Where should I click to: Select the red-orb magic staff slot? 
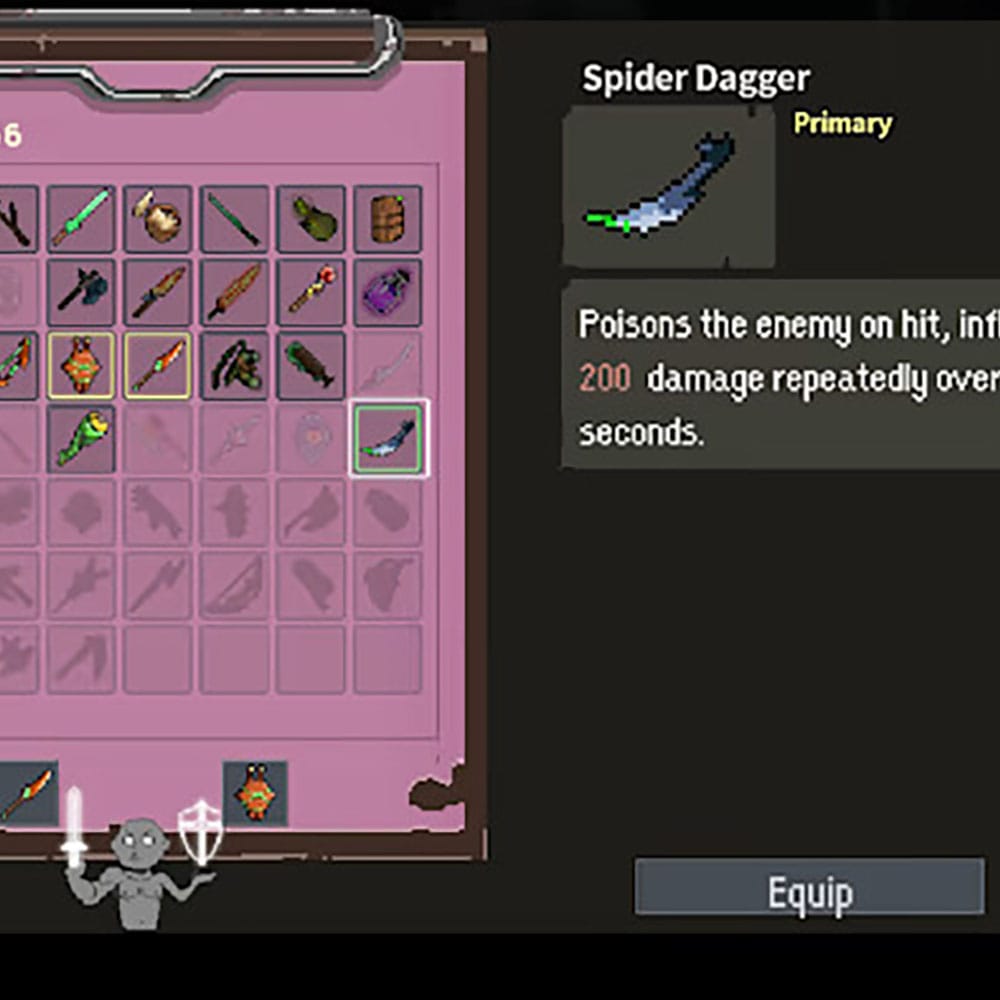311,292
